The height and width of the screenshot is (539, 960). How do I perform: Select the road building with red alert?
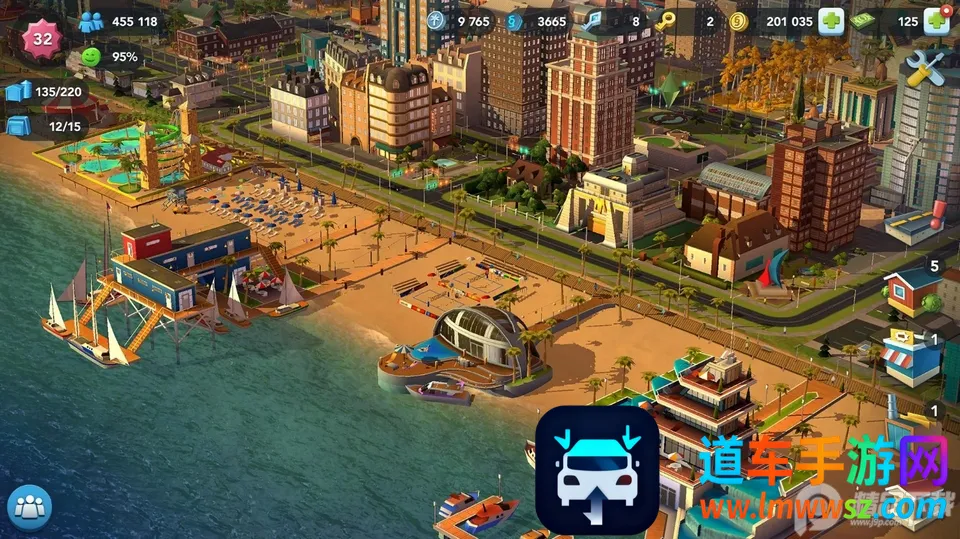tap(914, 222)
